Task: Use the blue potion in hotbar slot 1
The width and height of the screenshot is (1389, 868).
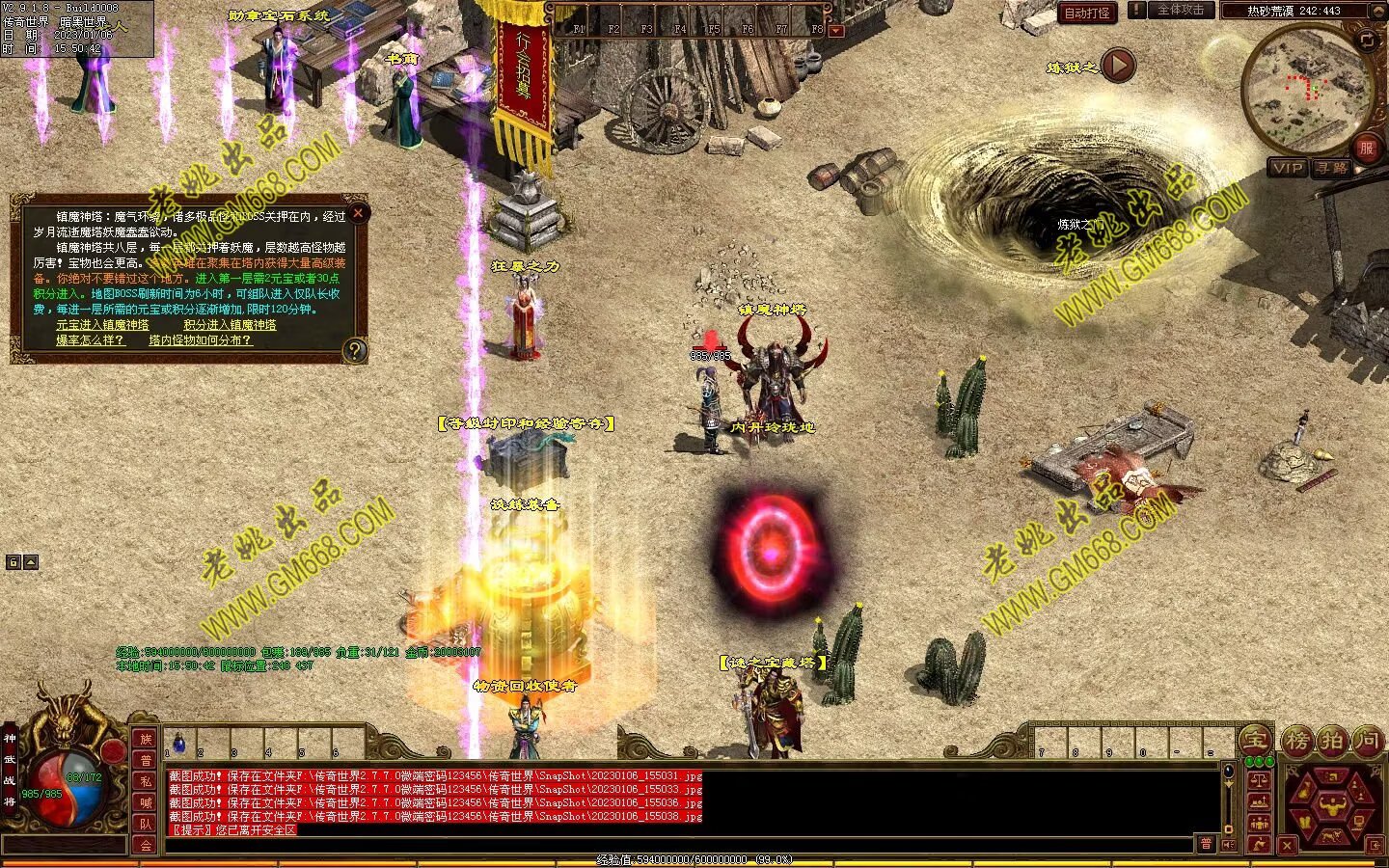Action: coord(178,743)
